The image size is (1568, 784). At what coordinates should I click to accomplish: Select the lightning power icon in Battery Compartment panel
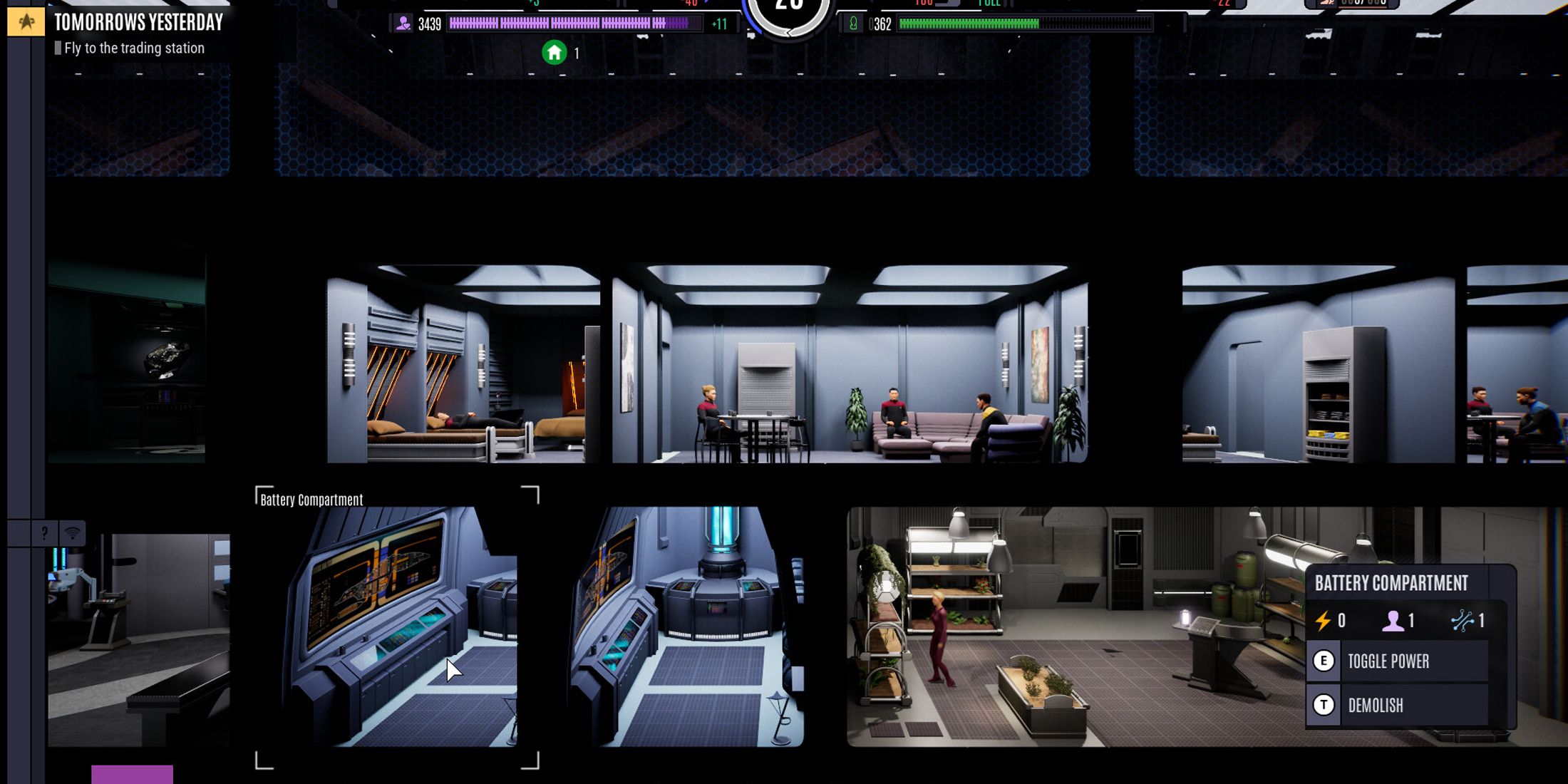coord(1324,622)
